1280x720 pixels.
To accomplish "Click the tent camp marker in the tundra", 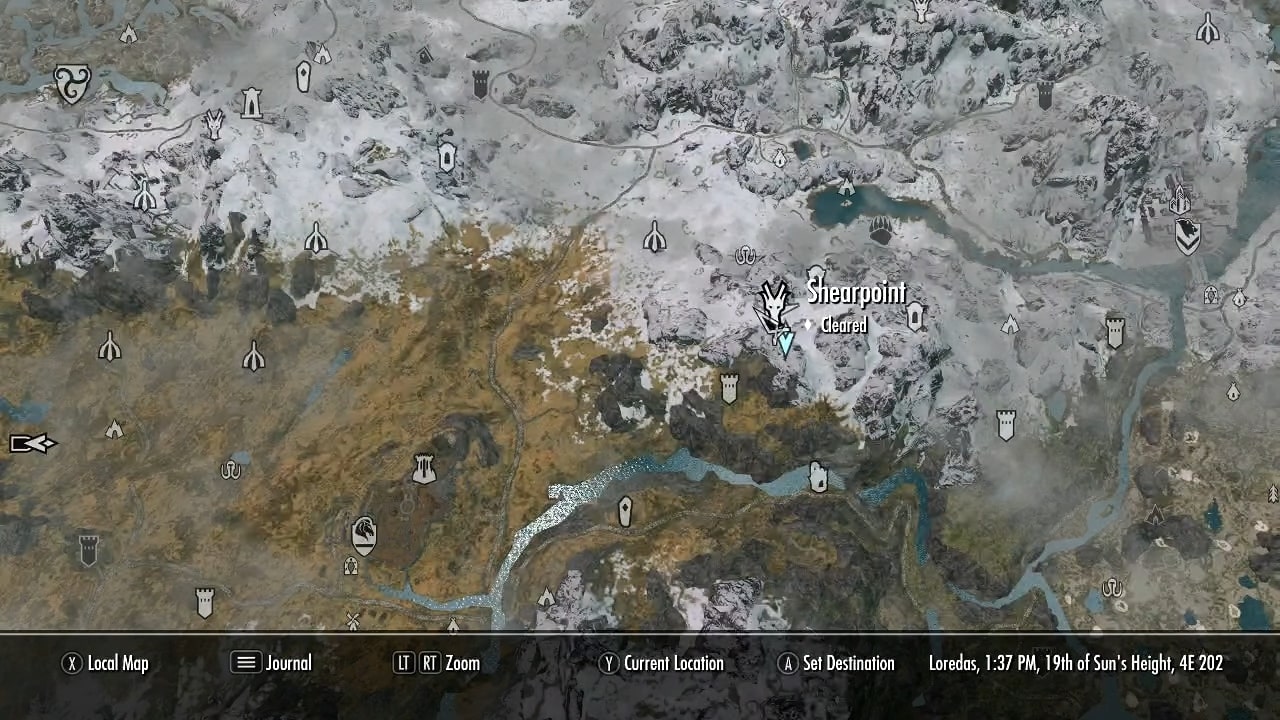I will click(x=114, y=430).
